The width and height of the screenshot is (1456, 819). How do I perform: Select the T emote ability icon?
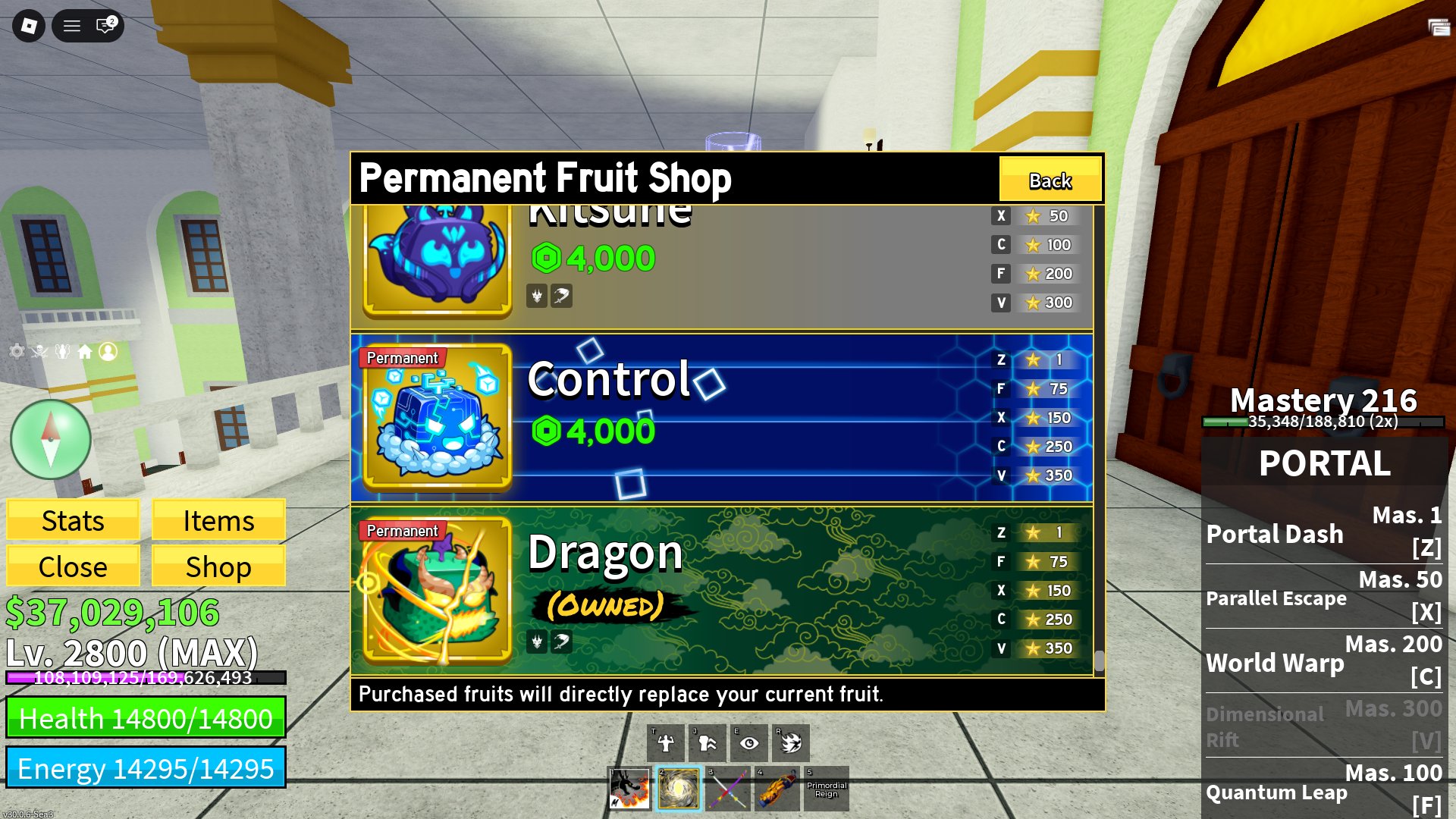(666, 742)
